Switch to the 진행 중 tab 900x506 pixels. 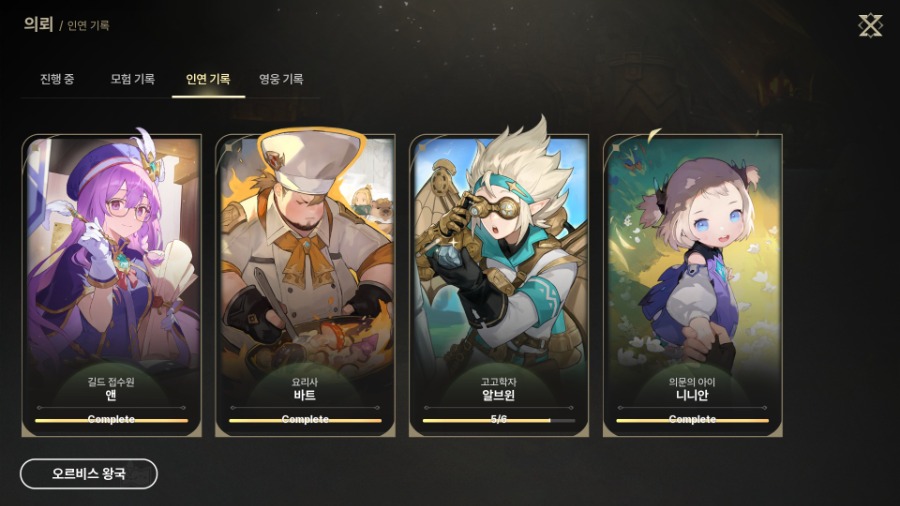(57, 79)
